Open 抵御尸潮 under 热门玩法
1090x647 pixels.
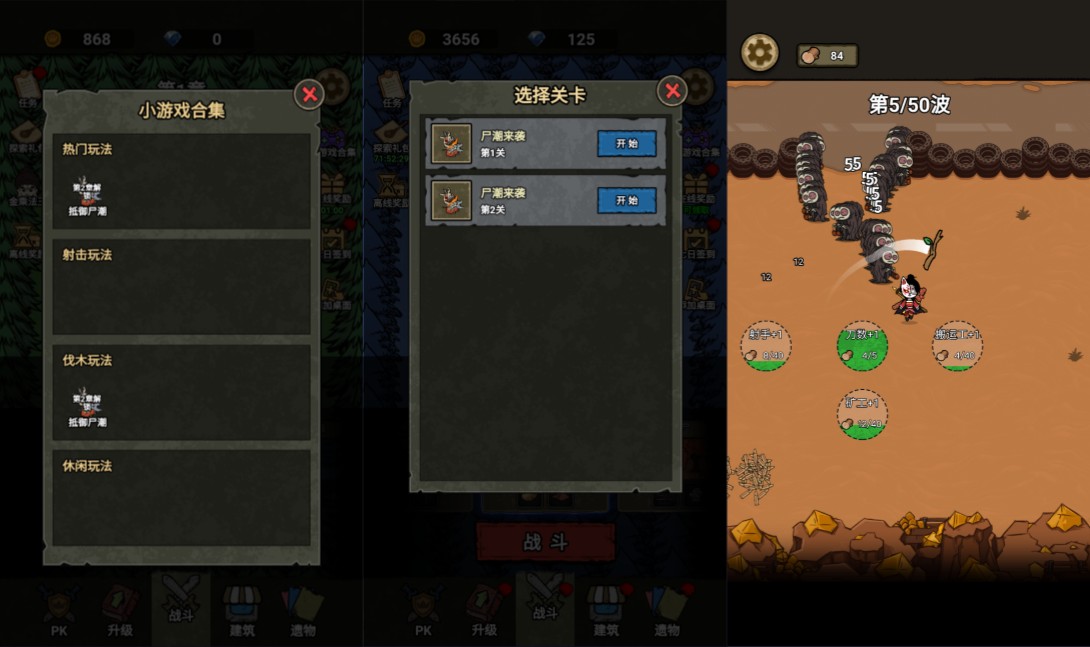coord(87,195)
